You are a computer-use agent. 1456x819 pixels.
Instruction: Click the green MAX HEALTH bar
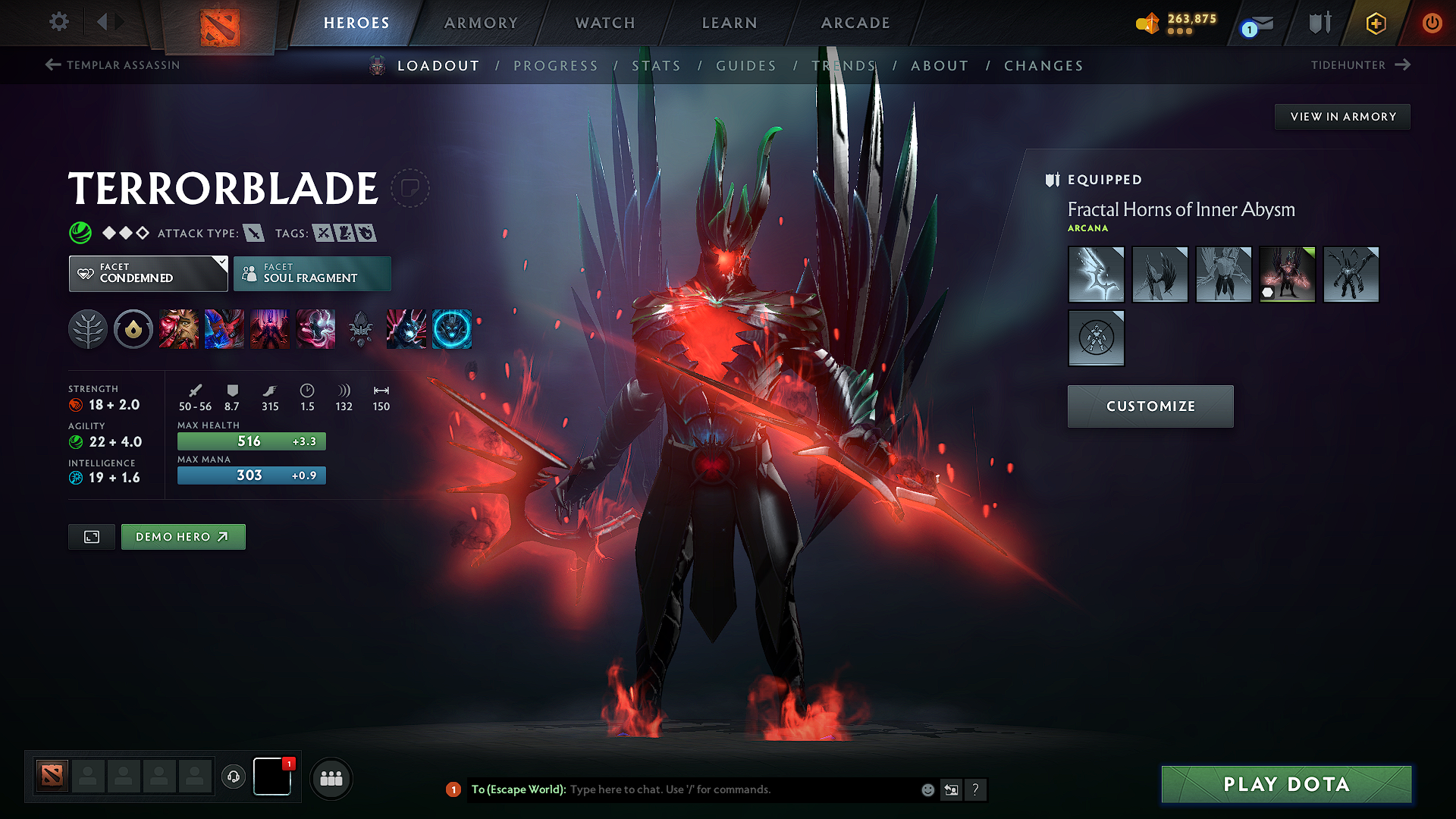[x=251, y=441]
